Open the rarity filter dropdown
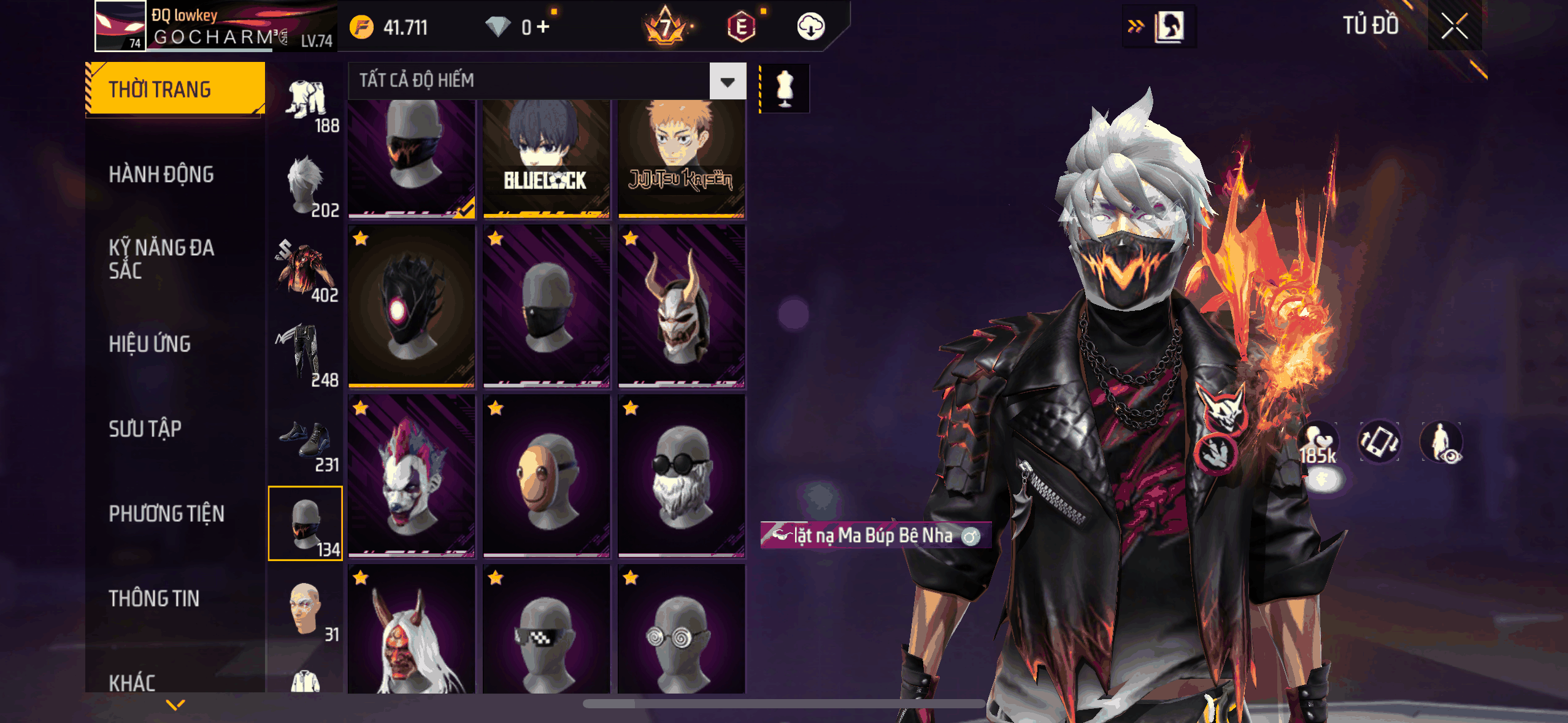1568x723 pixels. 728,81
